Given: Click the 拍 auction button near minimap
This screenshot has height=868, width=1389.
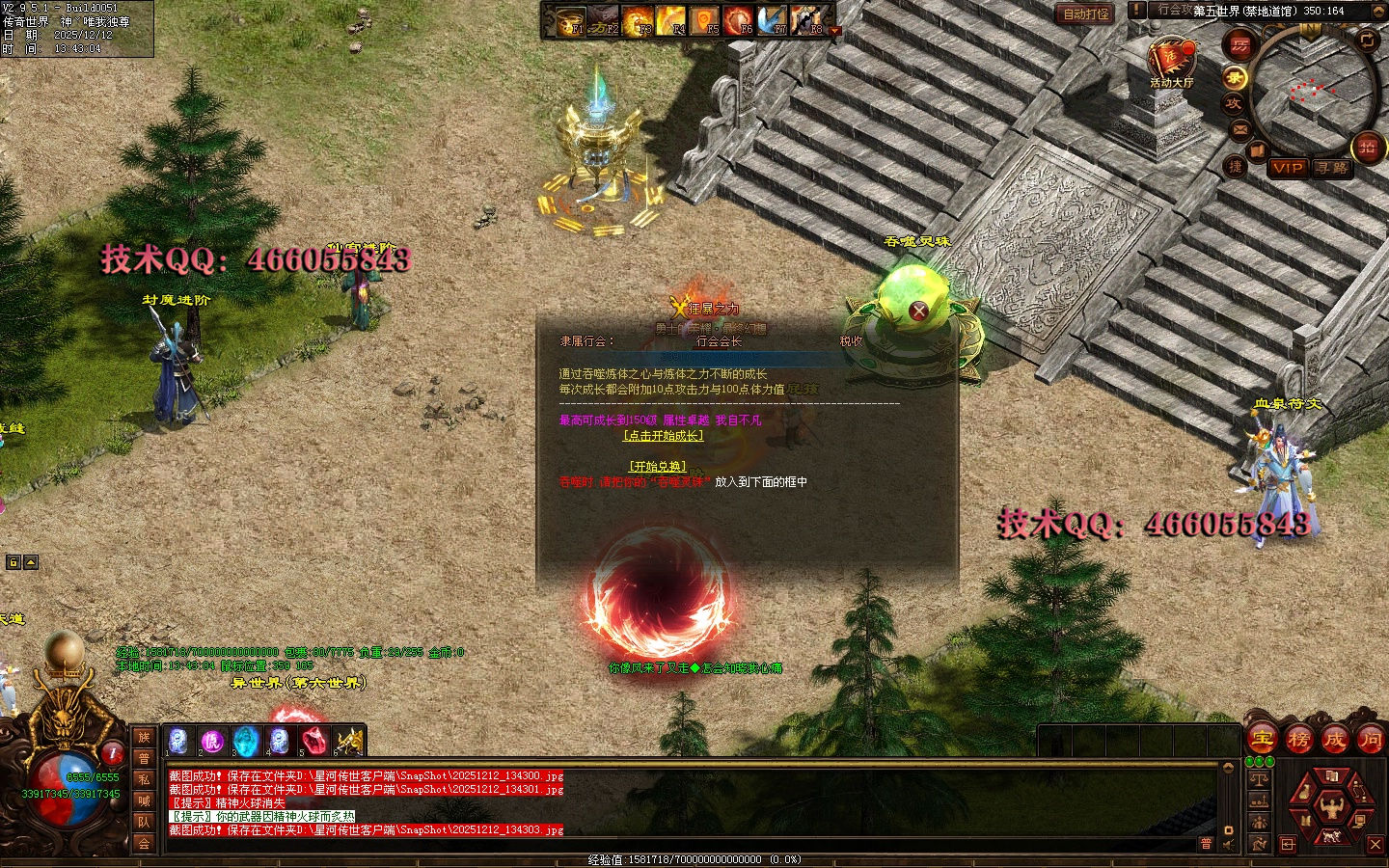Looking at the screenshot, I should (1367, 147).
